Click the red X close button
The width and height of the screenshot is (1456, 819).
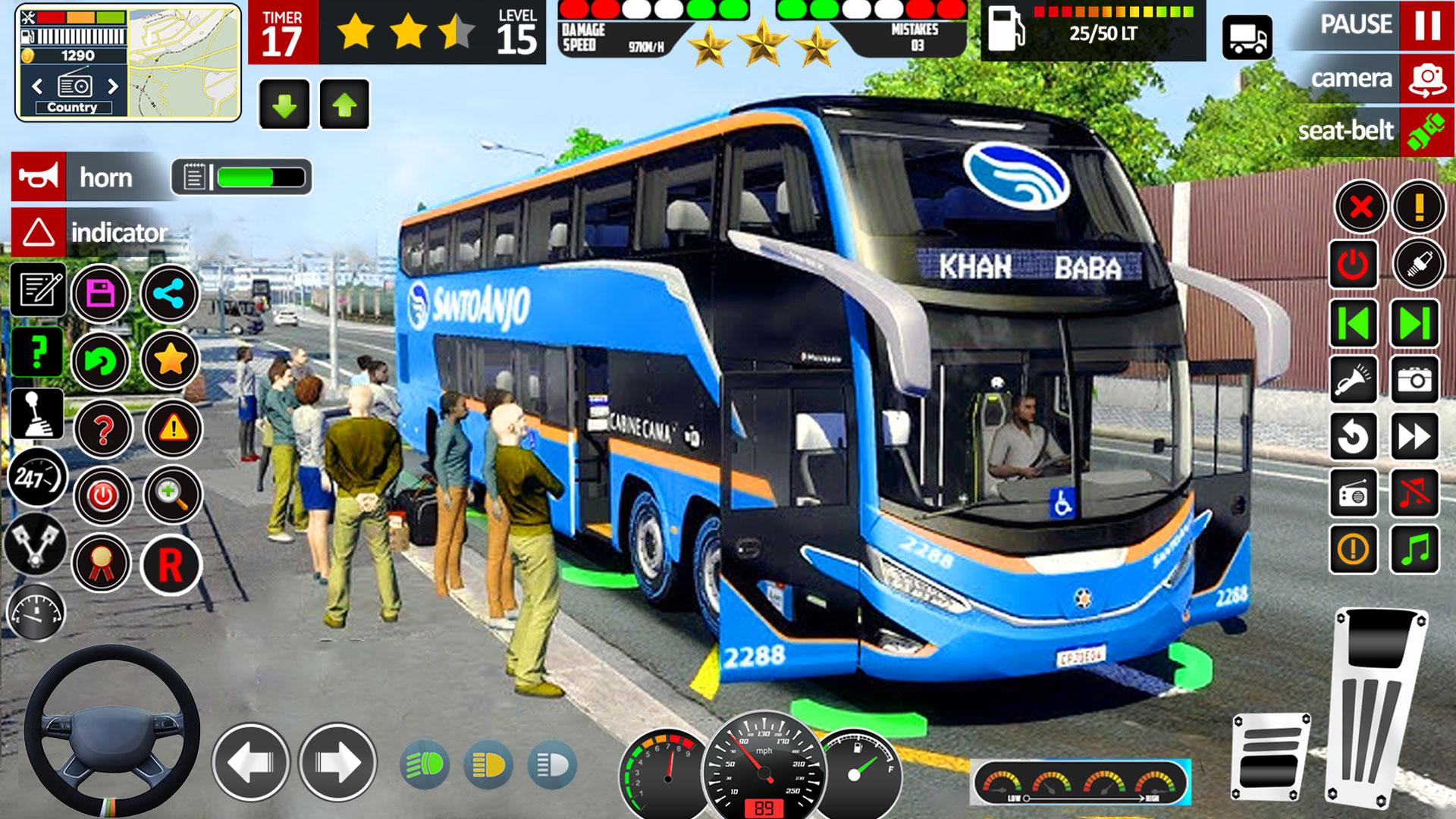[1361, 206]
